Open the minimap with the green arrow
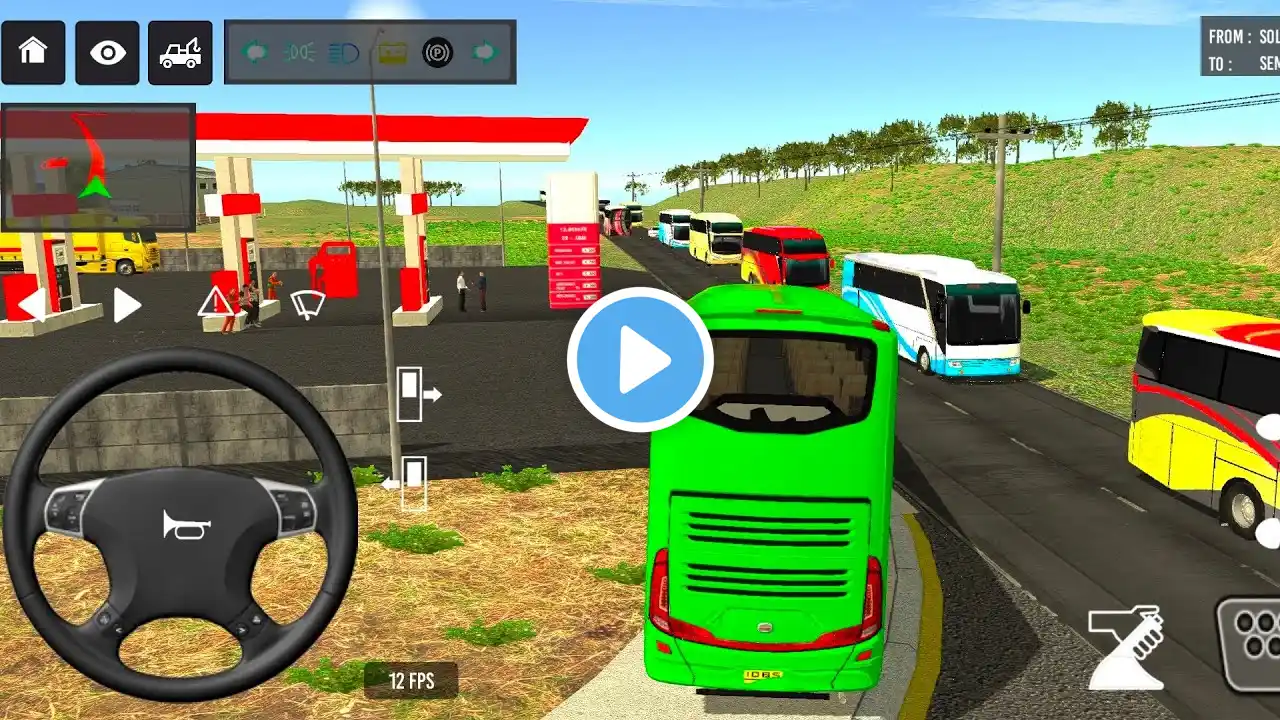The image size is (1280, 720). click(98, 167)
